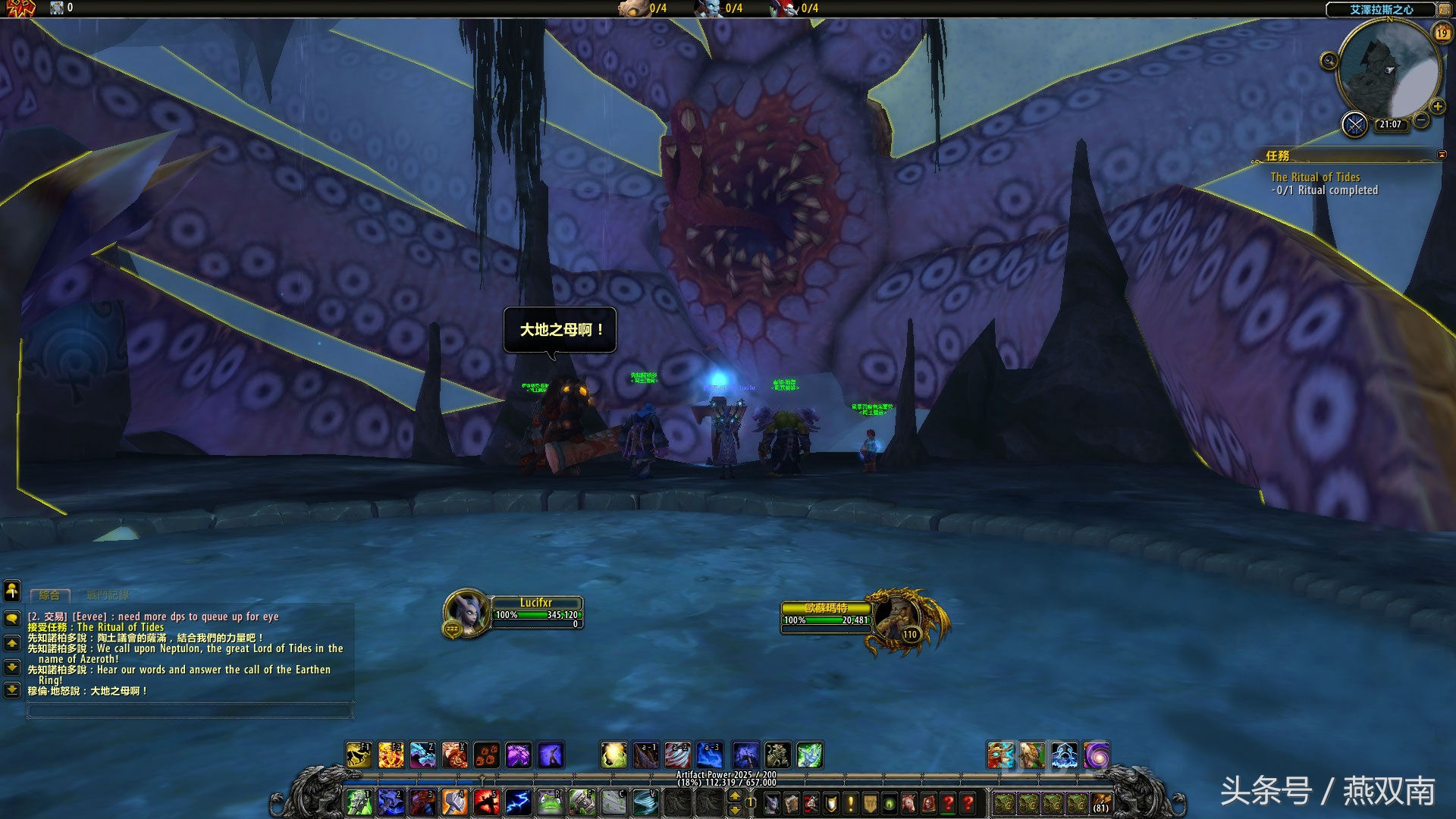
Task: Cast the lightning bolt ability
Action: click(518, 802)
